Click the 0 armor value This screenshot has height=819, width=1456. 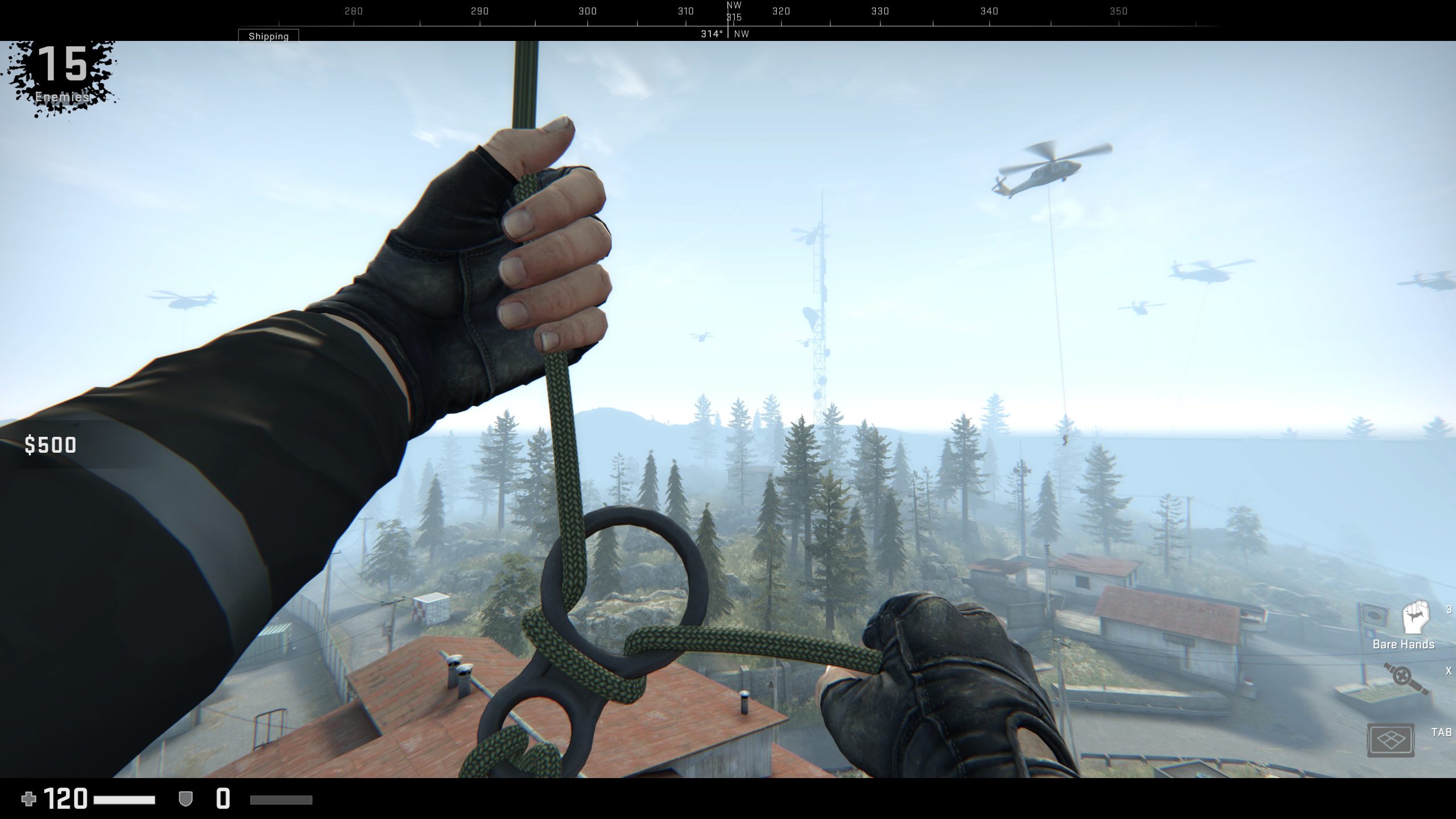pyautogui.click(x=222, y=798)
